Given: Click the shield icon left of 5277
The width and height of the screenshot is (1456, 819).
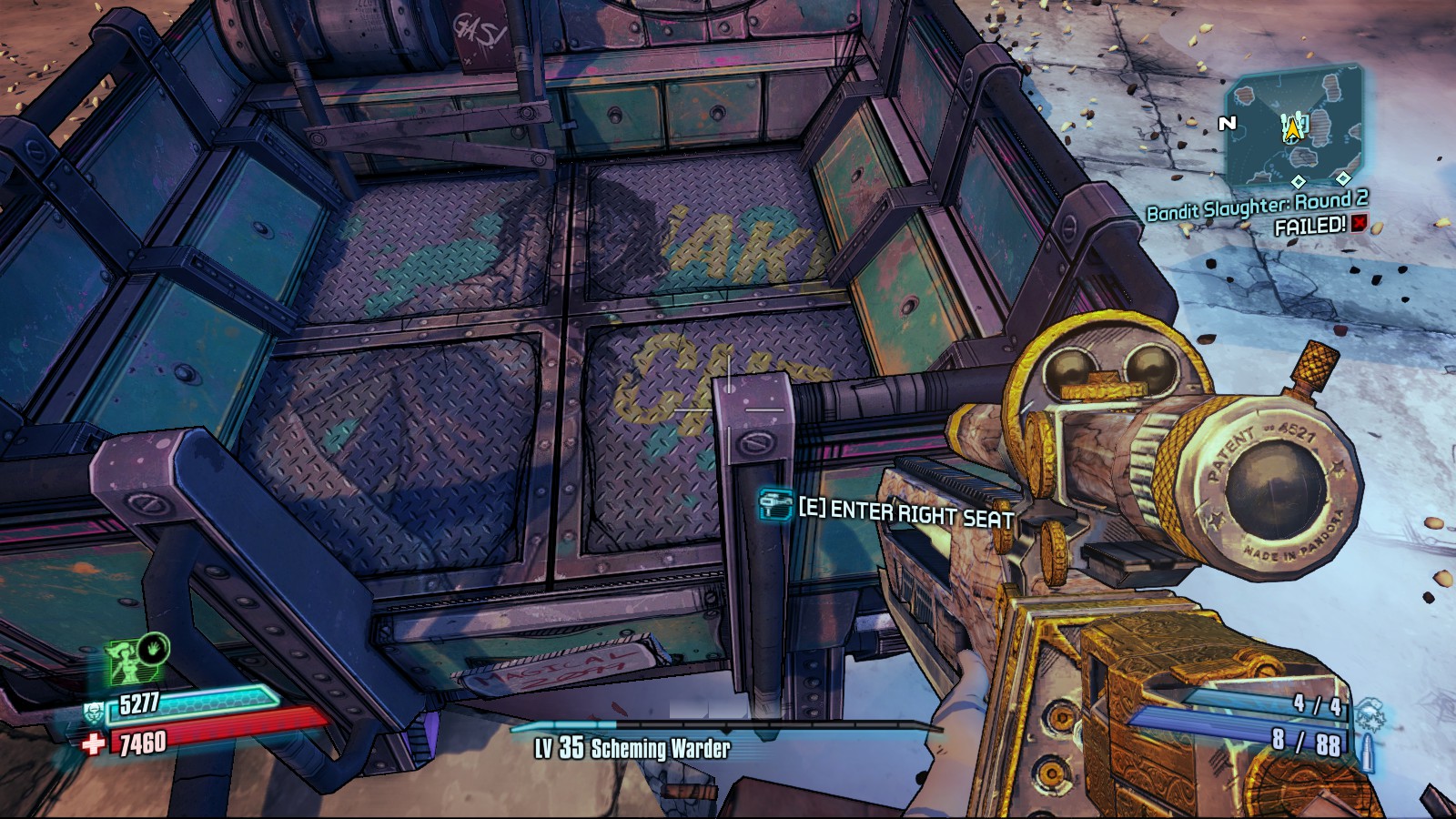Looking at the screenshot, I should (94, 711).
